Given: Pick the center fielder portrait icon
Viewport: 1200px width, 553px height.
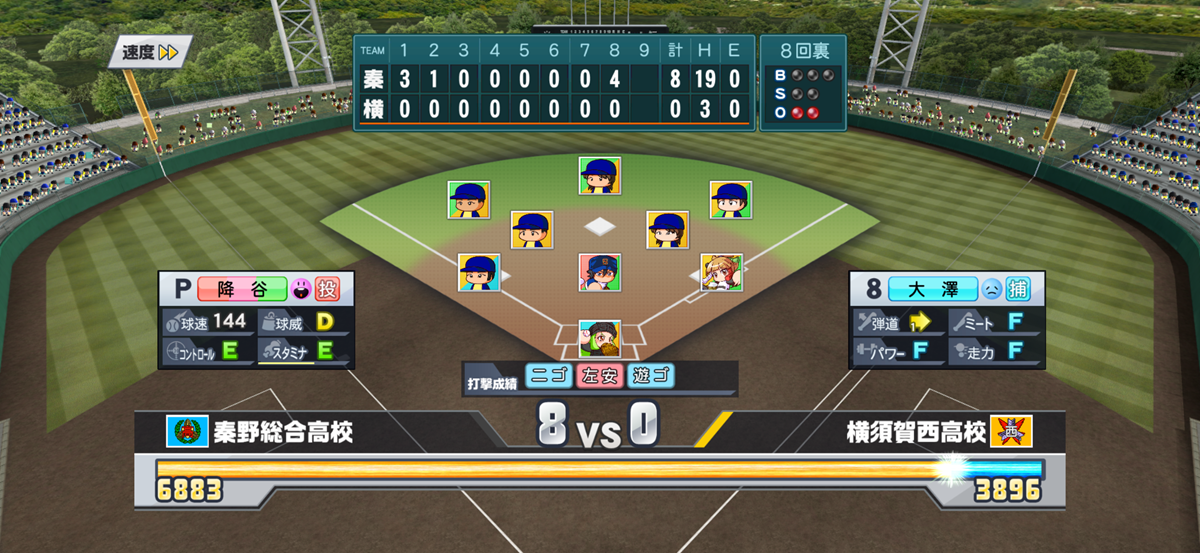Looking at the screenshot, I should tap(599, 175).
